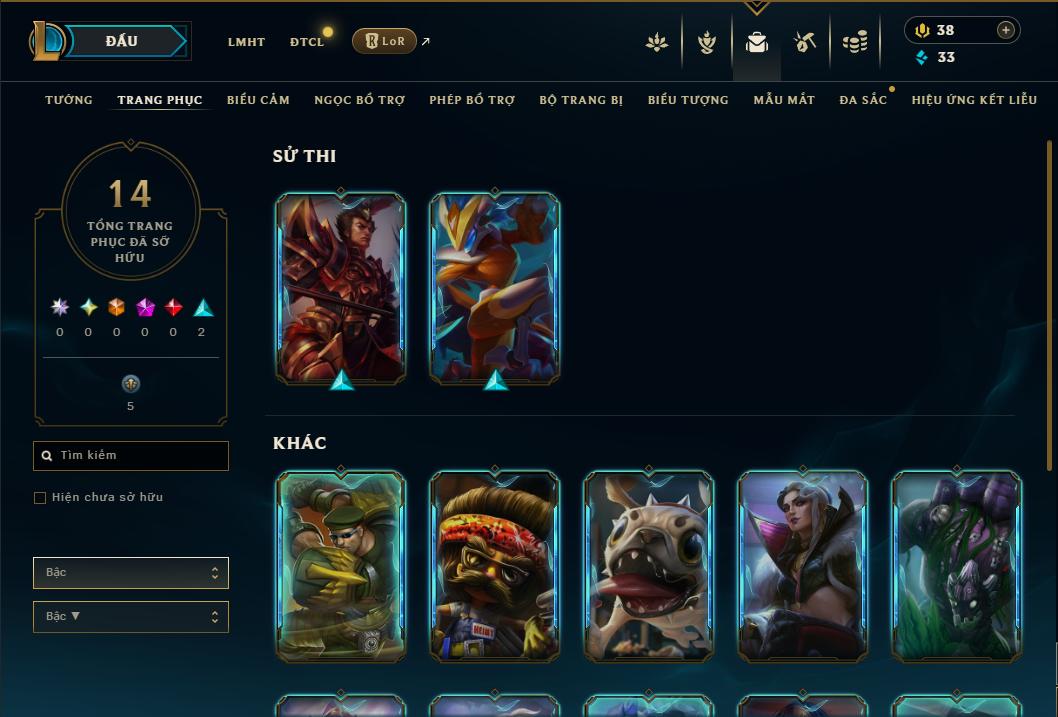1058x717 pixels.
Task: Select the red-armored warrior epic skin
Action: pos(341,287)
